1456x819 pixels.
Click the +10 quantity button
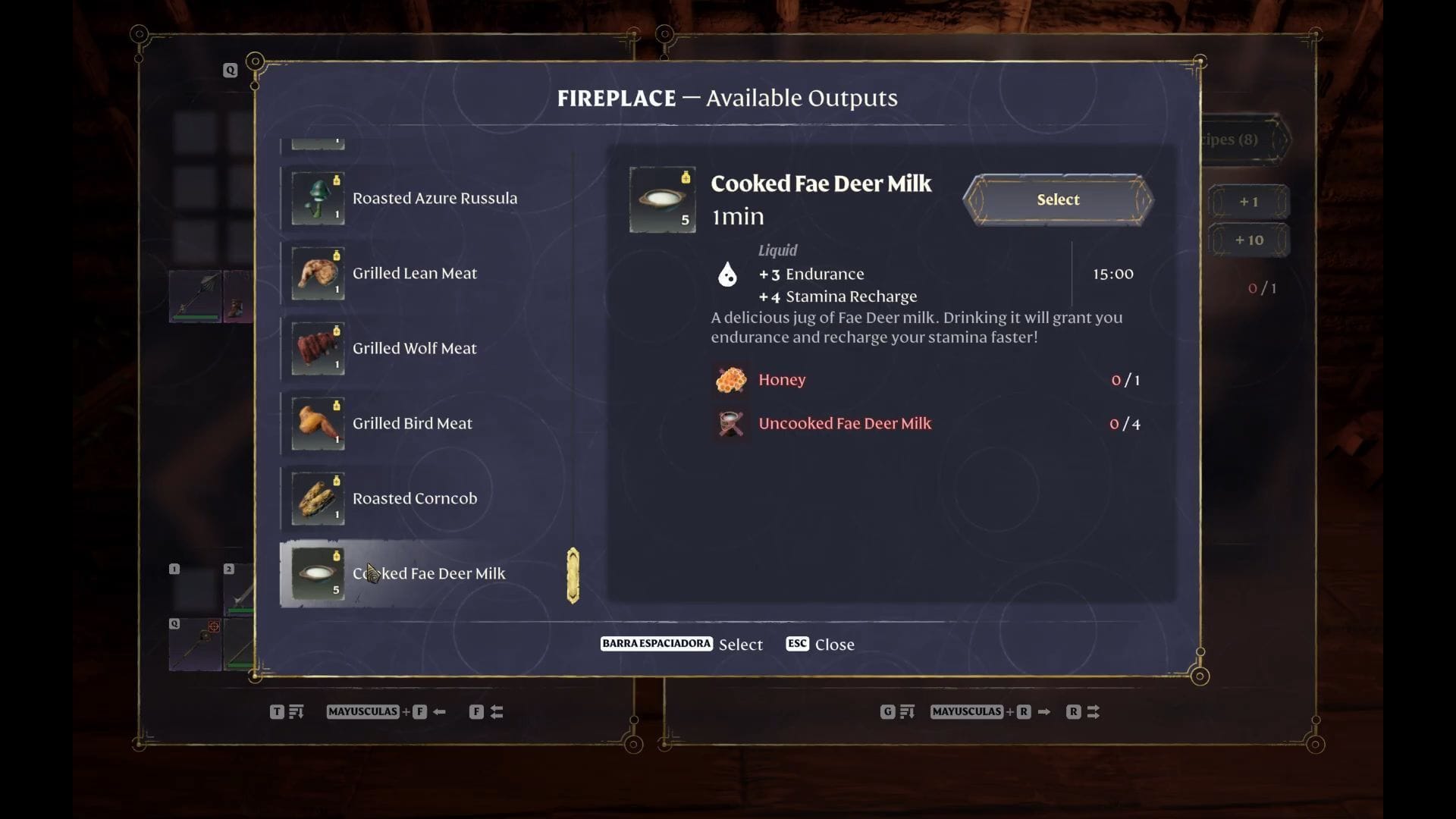[1250, 240]
